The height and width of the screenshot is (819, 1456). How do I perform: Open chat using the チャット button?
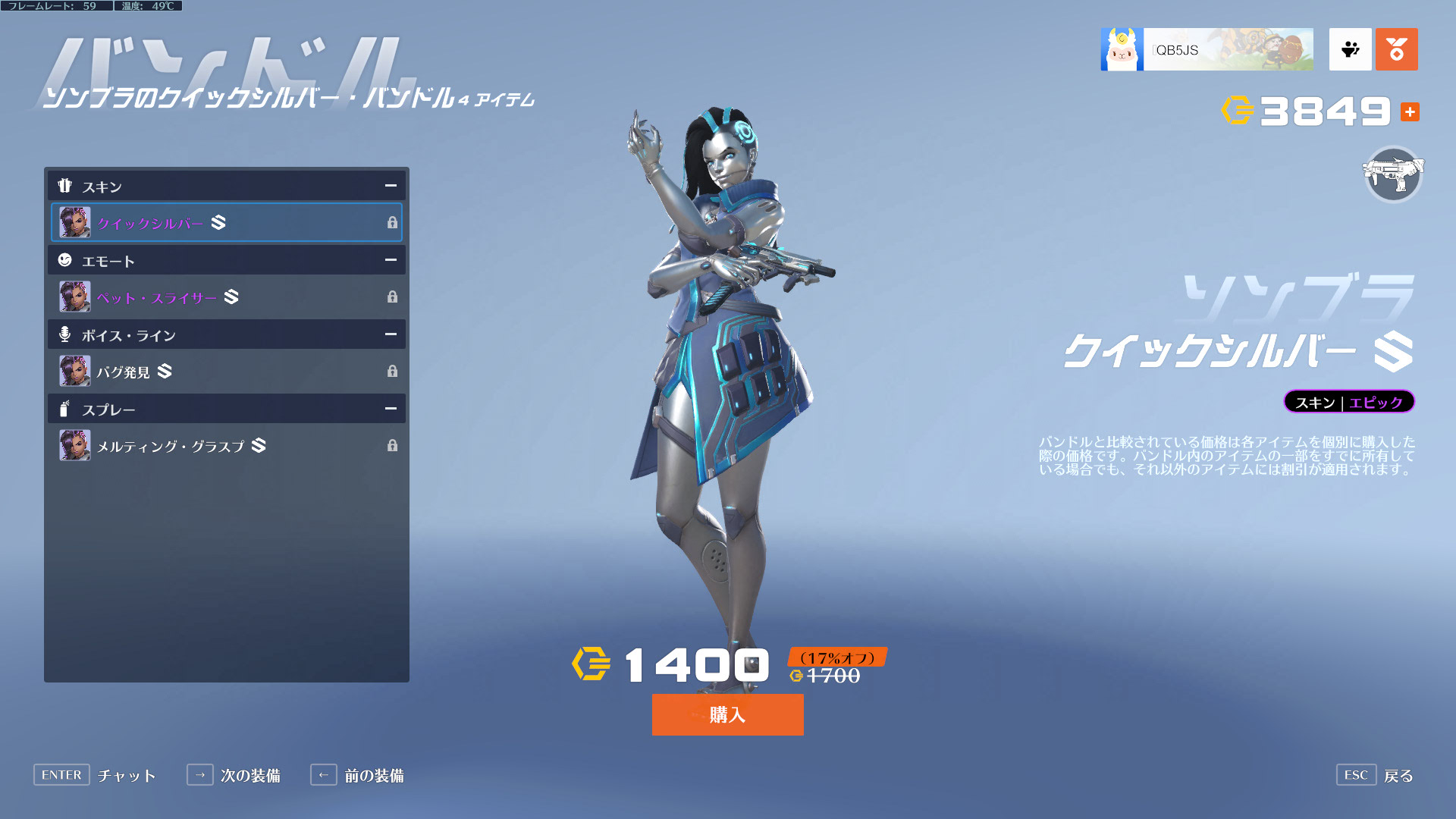point(95,775)
